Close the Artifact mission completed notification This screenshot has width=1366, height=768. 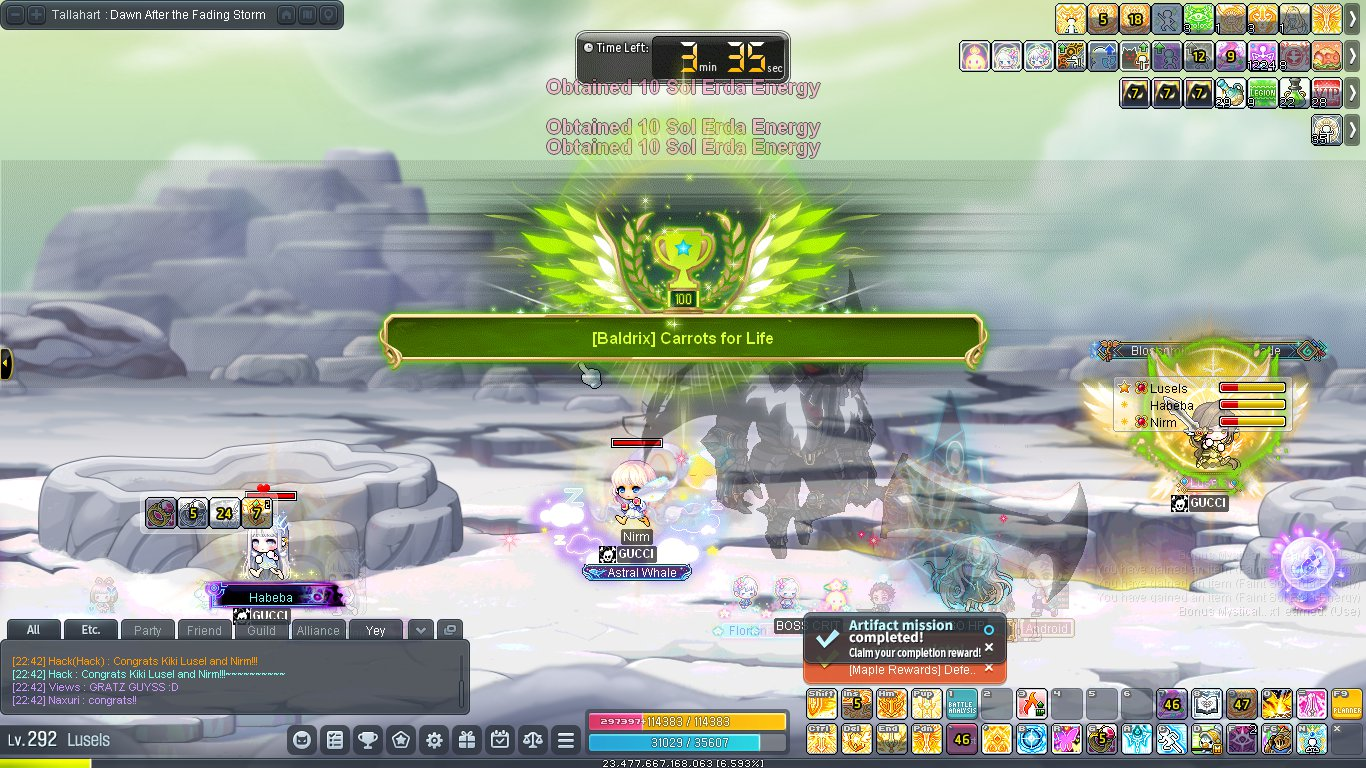pos(989,647)
